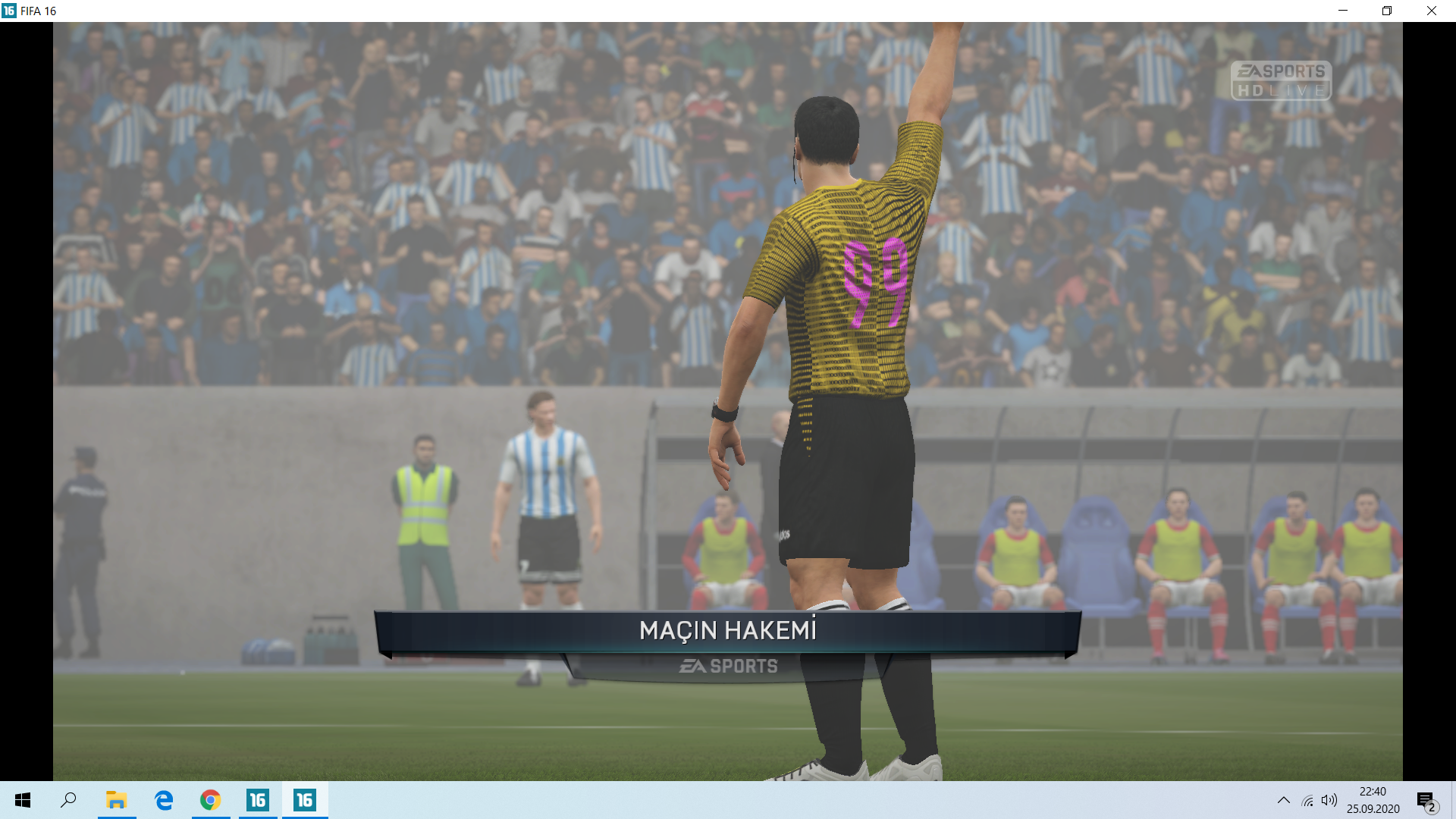1456x819 pixels.
Task: Minimize the FIFA 16 window
Action: 1343,11
